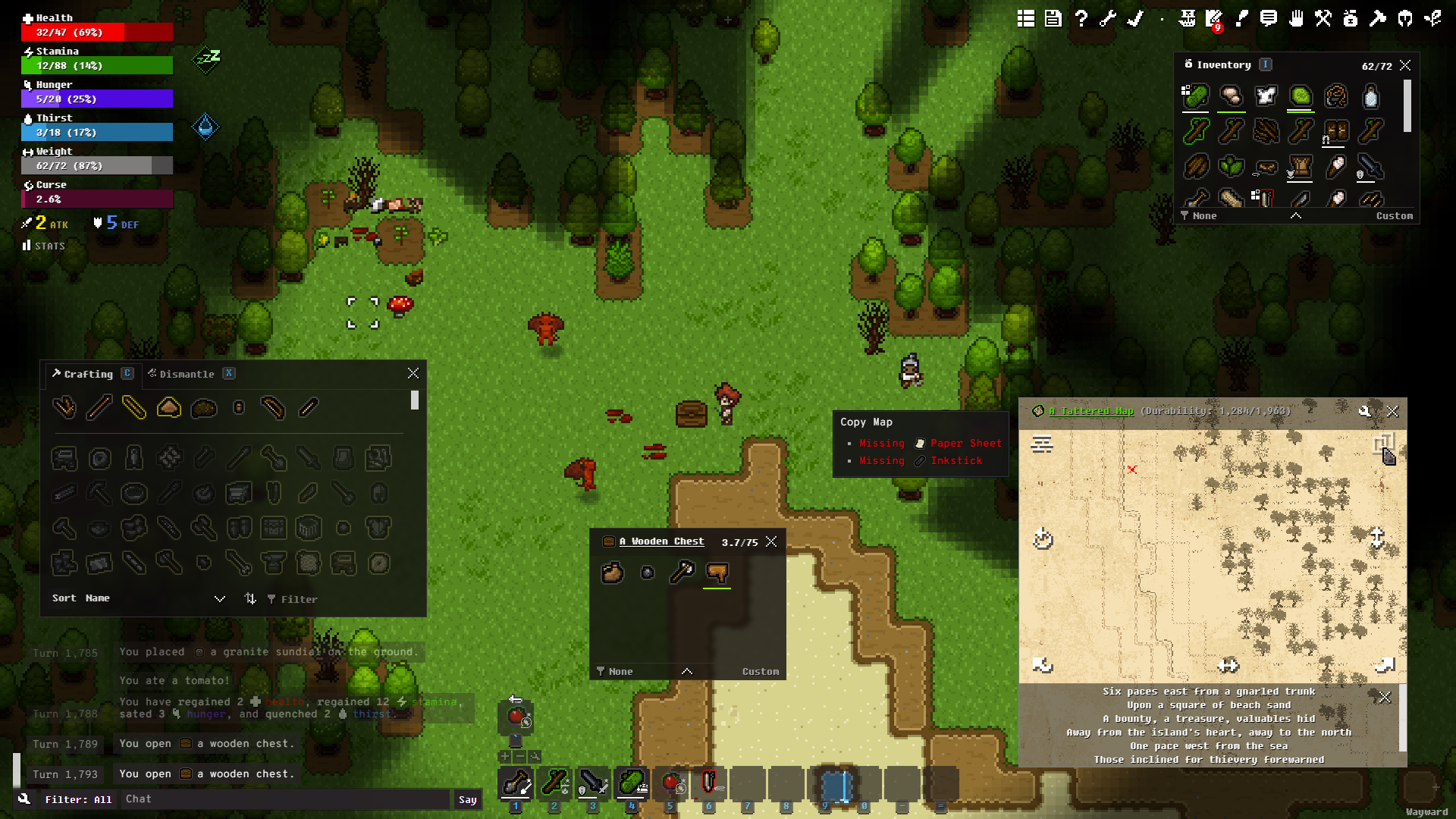The height and width of the screenshot is (819, 1456).
Task: Close the Inventory panel
Action: pyautogui.click(x=1405, y=65)
